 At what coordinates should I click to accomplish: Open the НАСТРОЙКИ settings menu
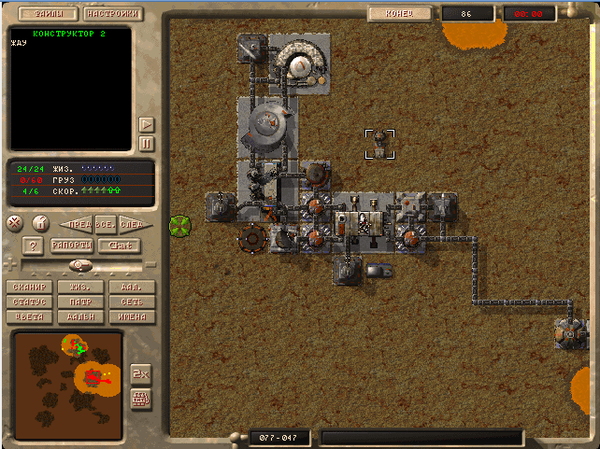pyautogui.click(x=110, y=15)
